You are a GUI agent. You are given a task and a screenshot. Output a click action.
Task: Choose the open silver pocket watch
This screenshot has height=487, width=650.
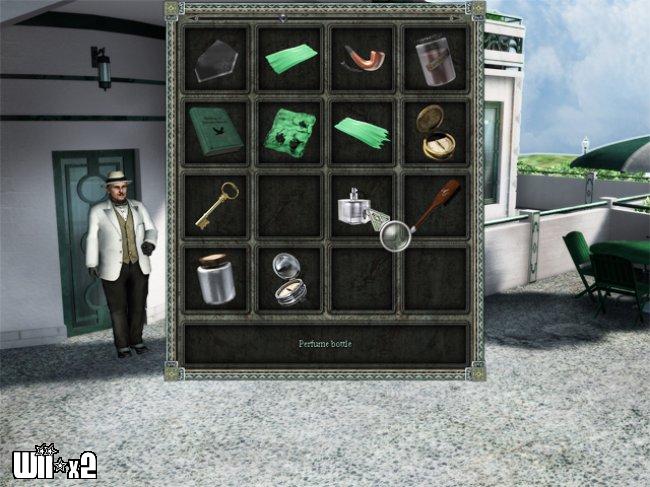click(289, 277)
